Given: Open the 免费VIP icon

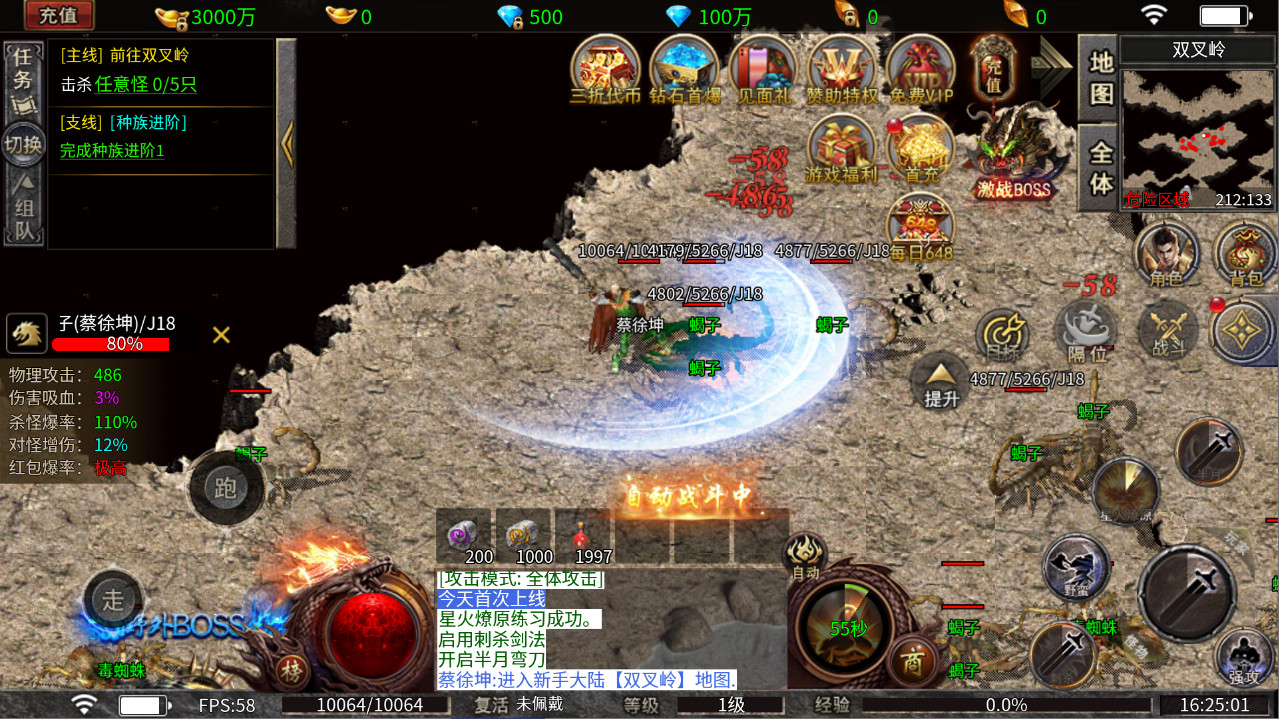Looking at the screenshot, I should [920, 70].
